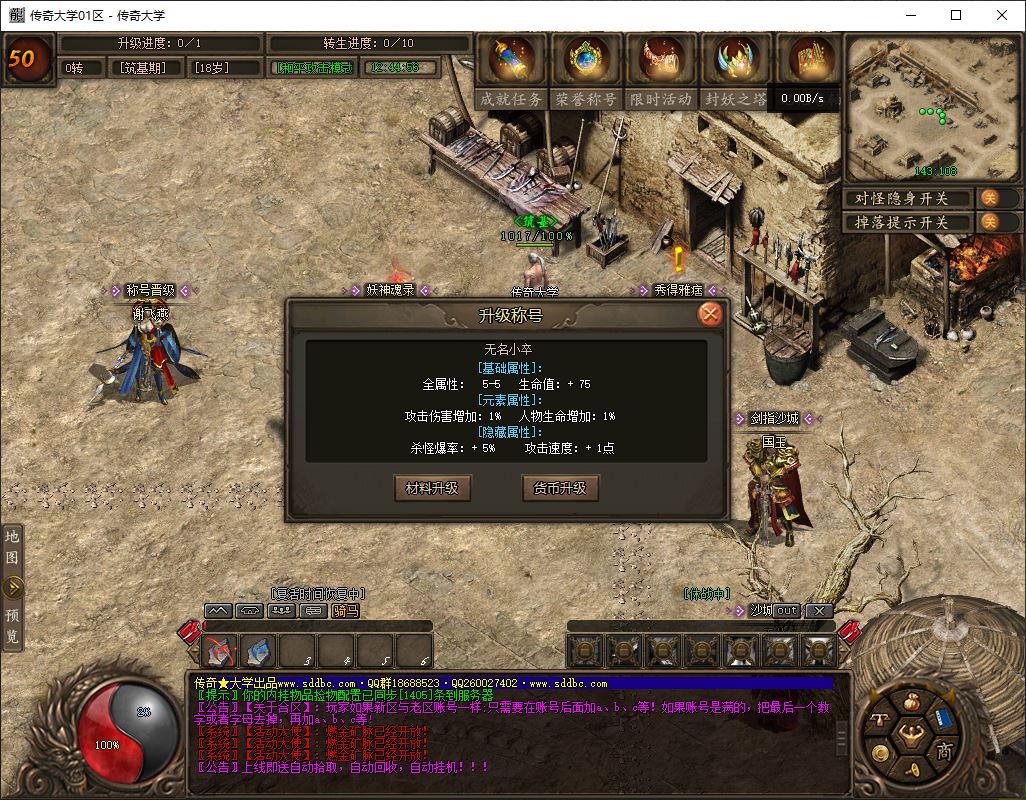Use the red skill in the first hotbar slot
The height and width of the screenshot is (800, 1026).
(221, 651)
